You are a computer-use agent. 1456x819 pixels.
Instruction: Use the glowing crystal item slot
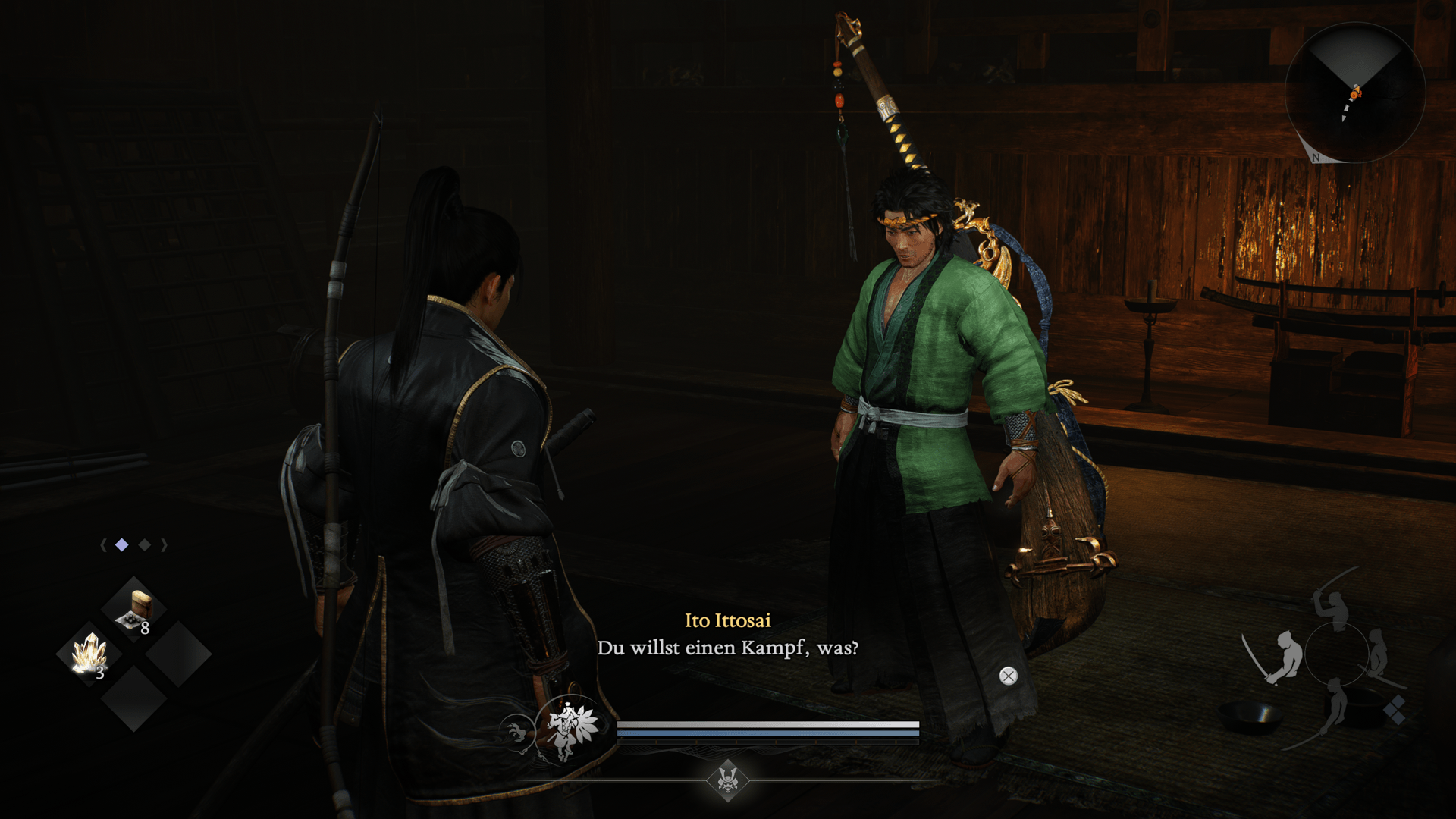[x=90, y=654]
